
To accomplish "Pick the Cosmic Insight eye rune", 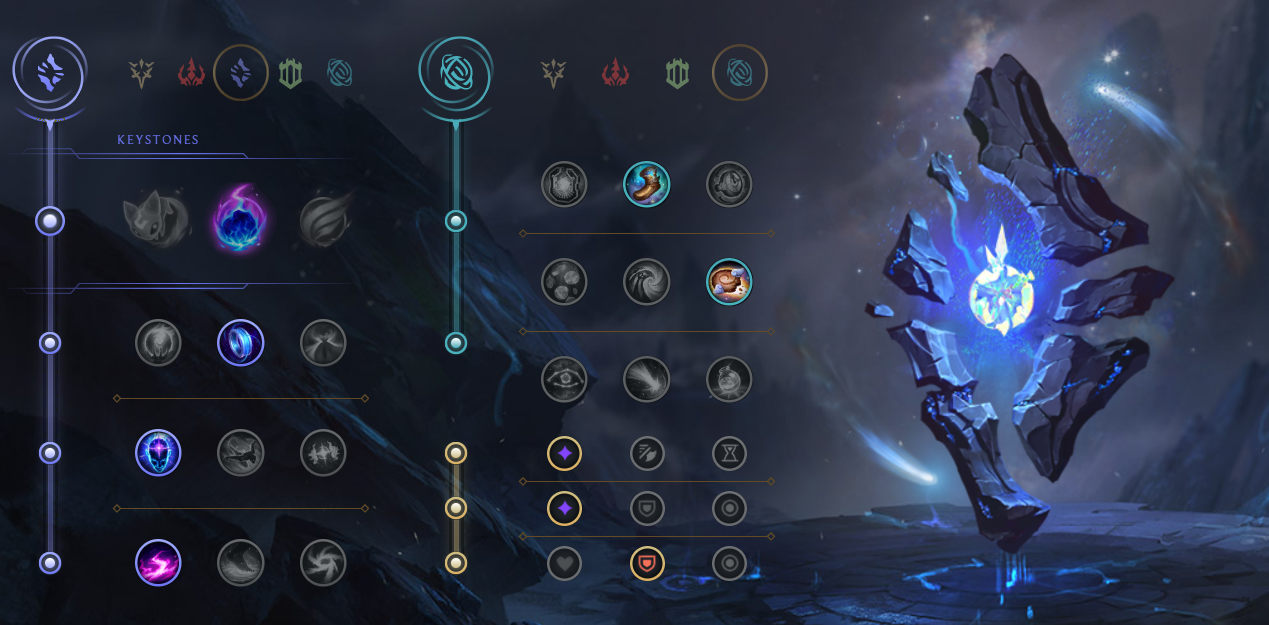I will click(564, 380).
